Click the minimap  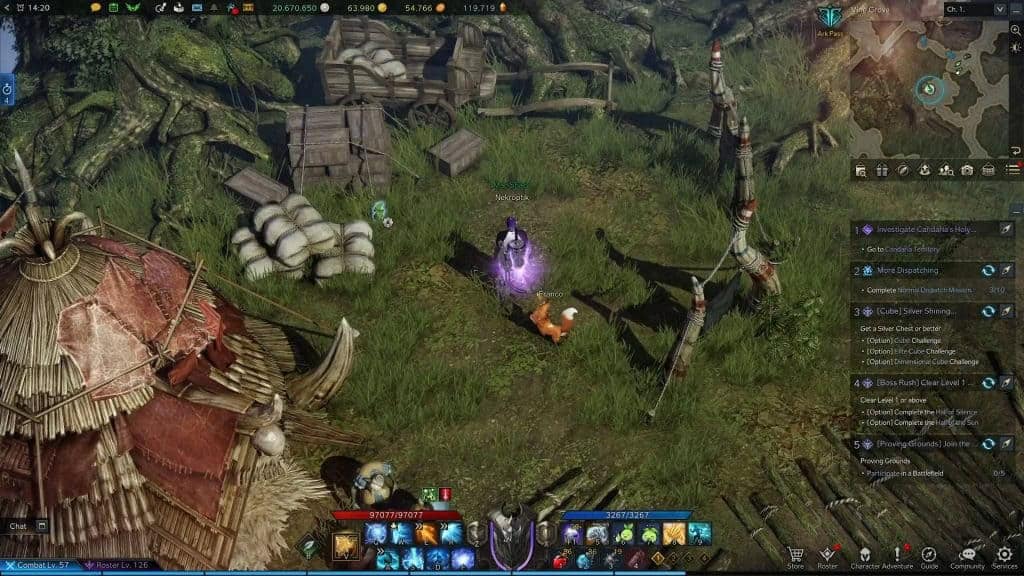tap(930, 88)
